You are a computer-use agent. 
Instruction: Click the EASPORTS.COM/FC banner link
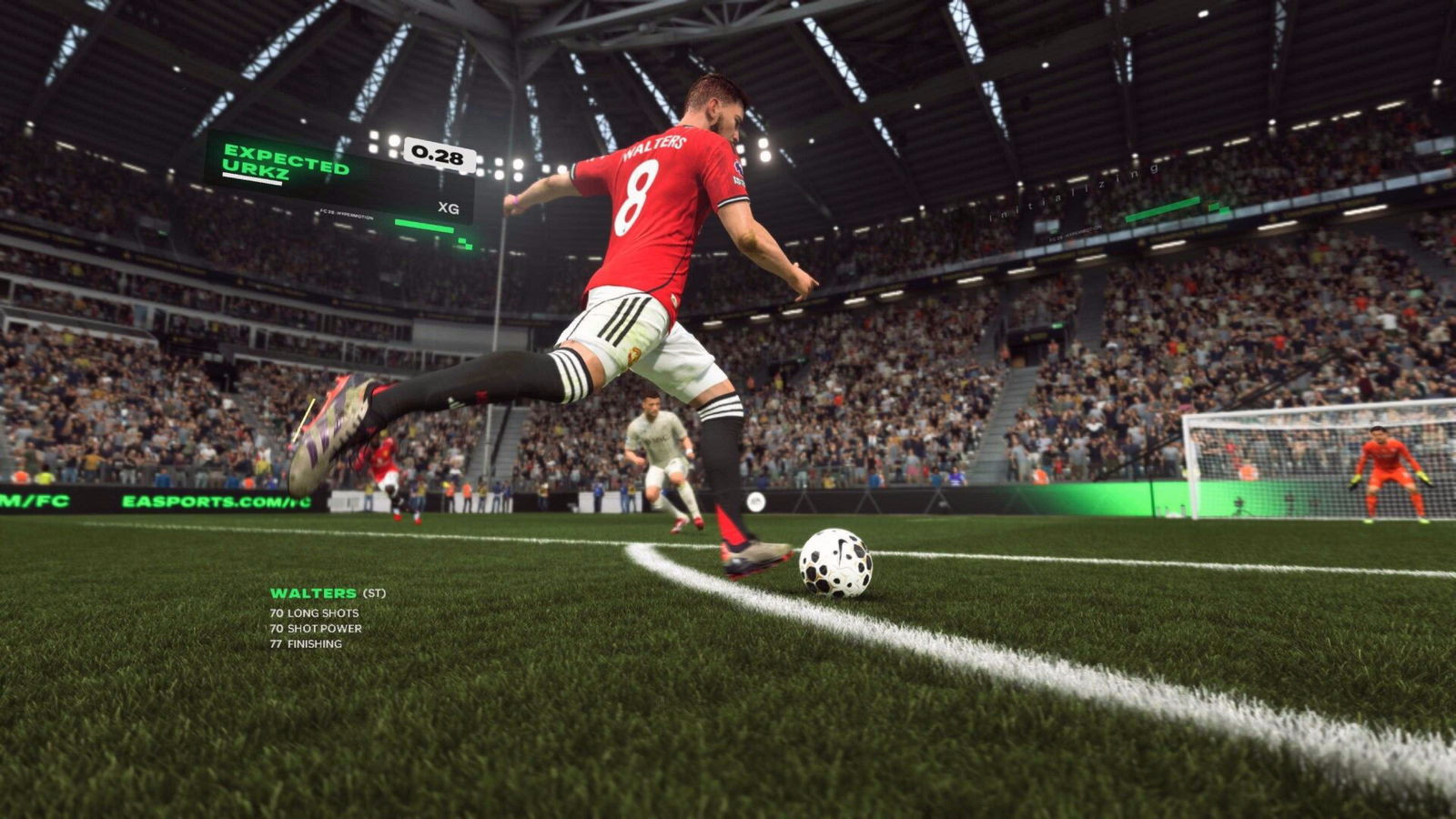[209, 500]
